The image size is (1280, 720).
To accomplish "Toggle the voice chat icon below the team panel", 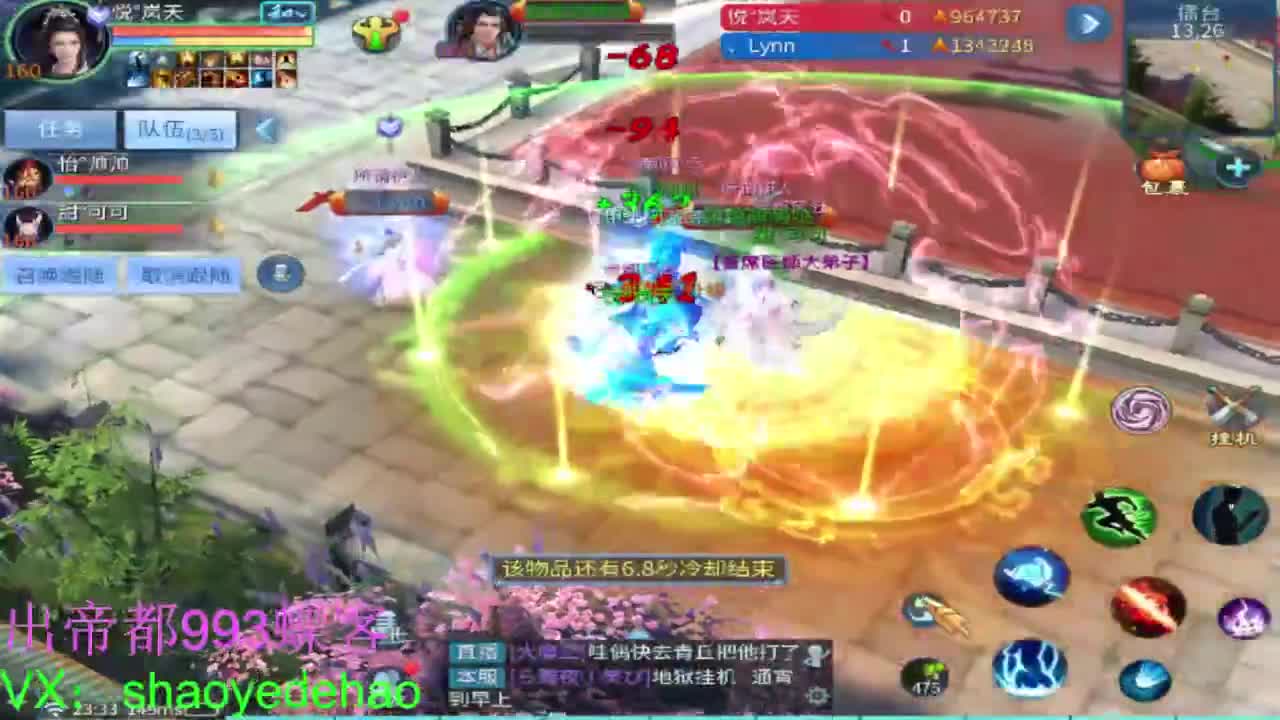I will click(x=281, y=272).
